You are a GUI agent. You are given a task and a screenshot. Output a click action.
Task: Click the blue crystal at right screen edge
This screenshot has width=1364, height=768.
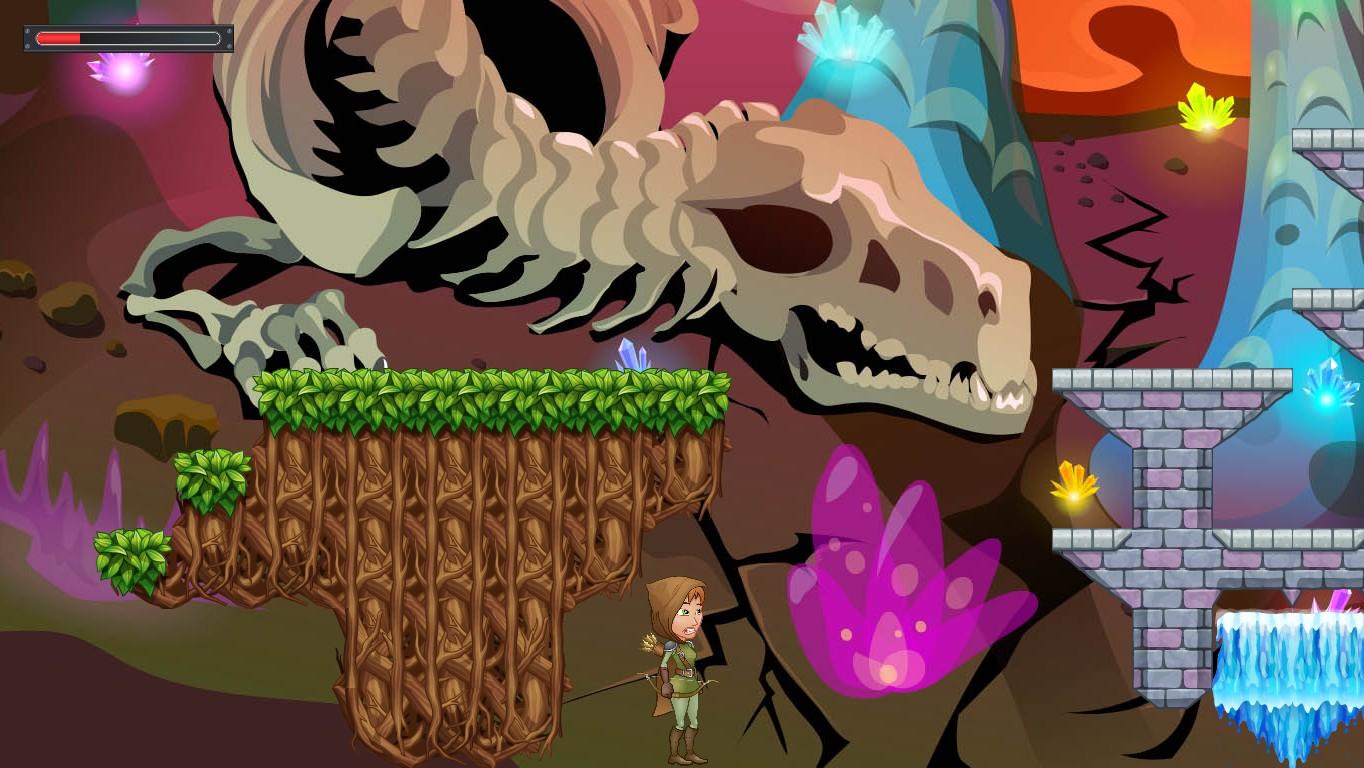point(1324,398)
